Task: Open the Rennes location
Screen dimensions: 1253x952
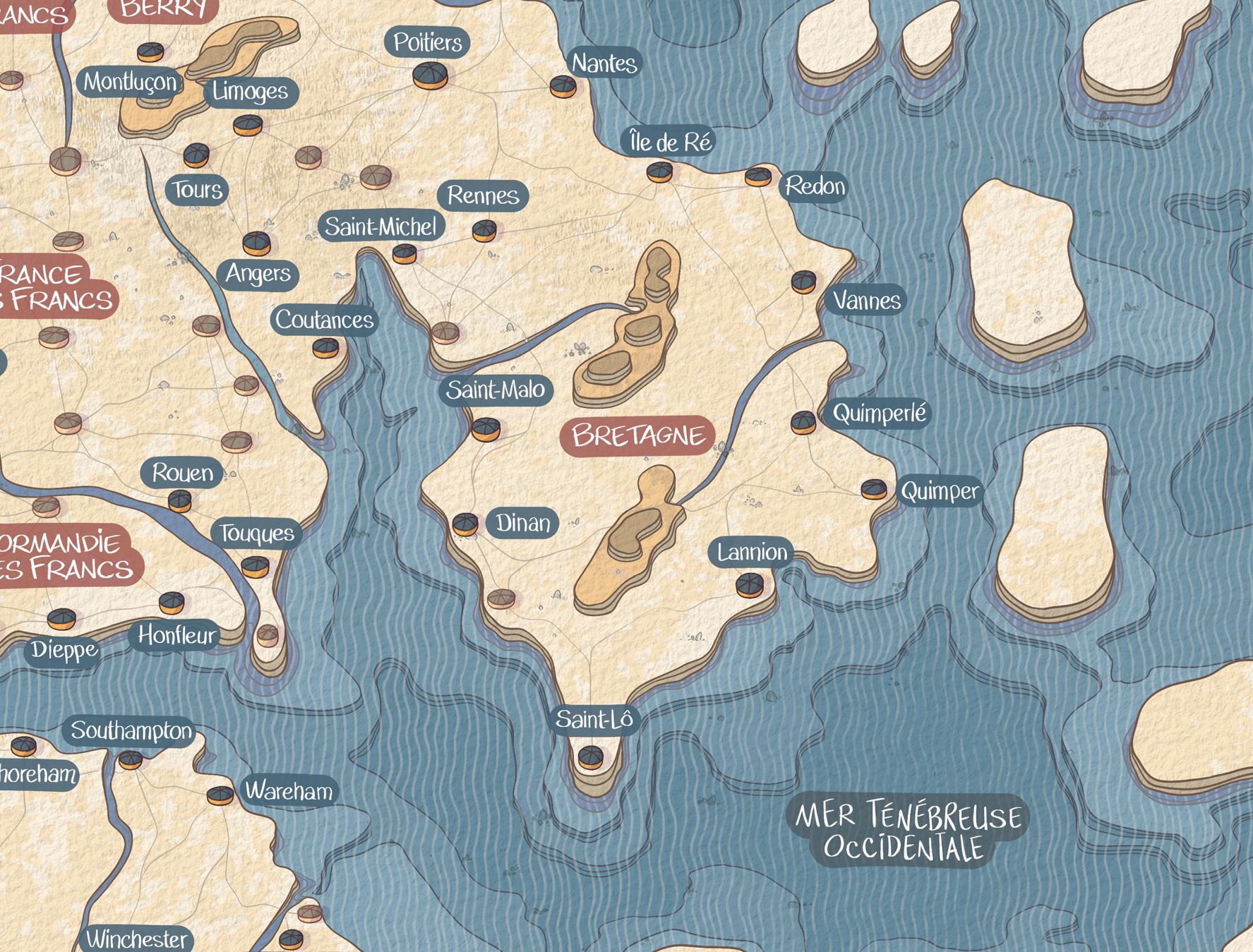Action: click(x=484, y=230)
